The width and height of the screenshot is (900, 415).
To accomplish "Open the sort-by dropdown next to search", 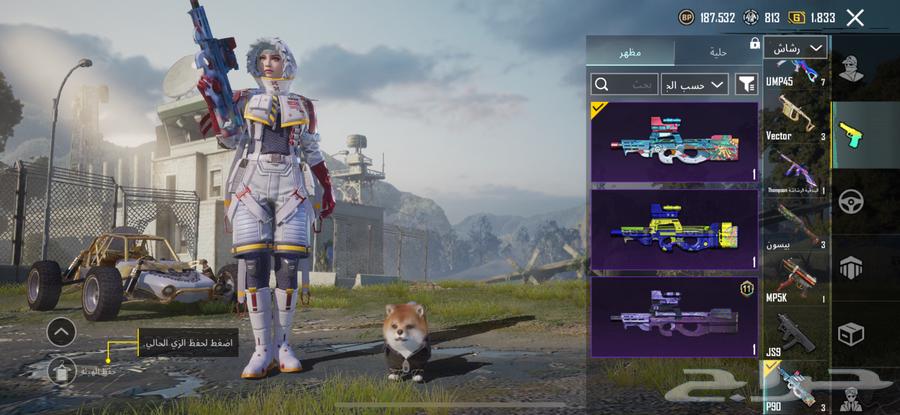I will (x=697, y=85).
